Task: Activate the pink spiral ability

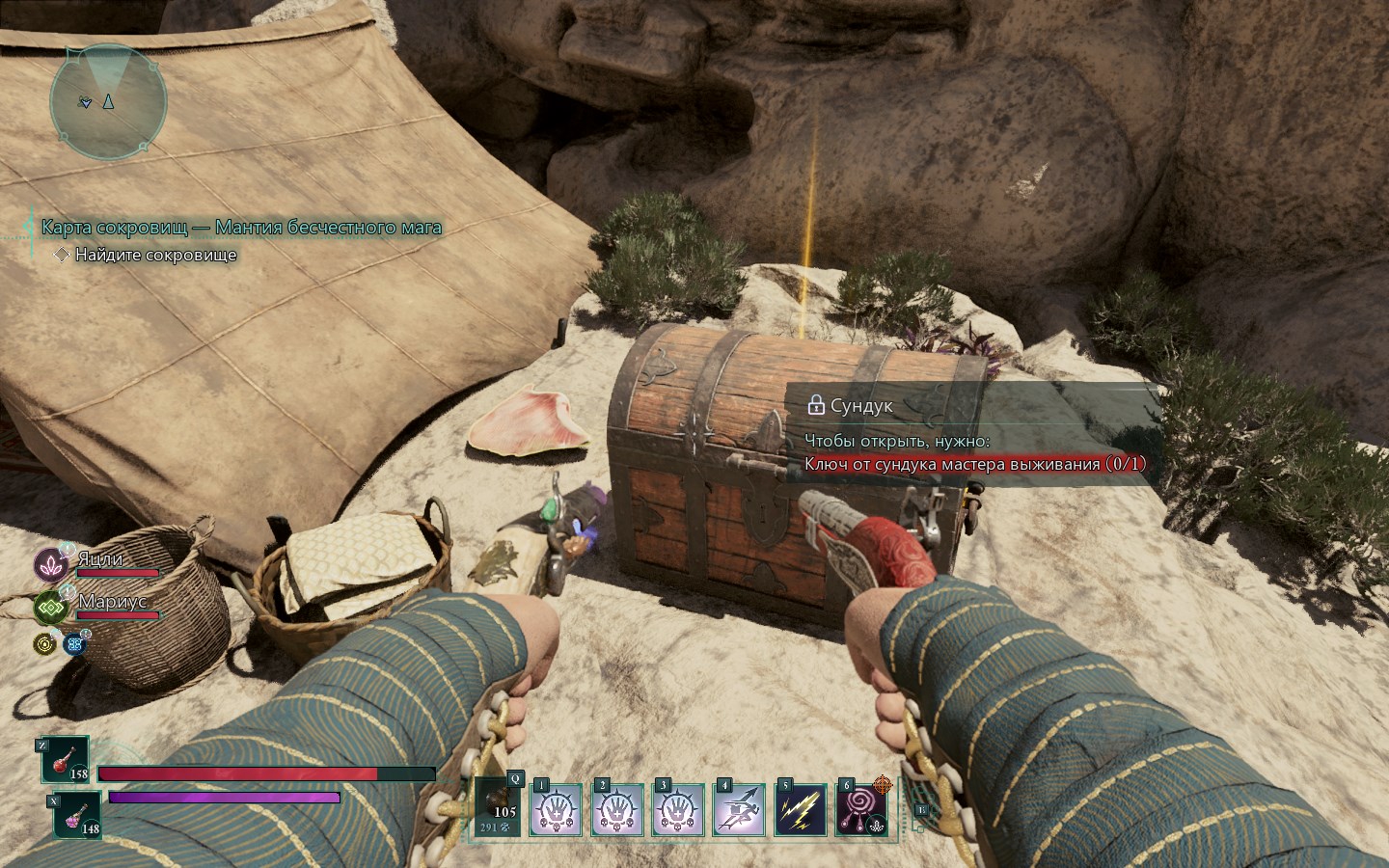Action: pyautogui.click(x=860, y=809)
